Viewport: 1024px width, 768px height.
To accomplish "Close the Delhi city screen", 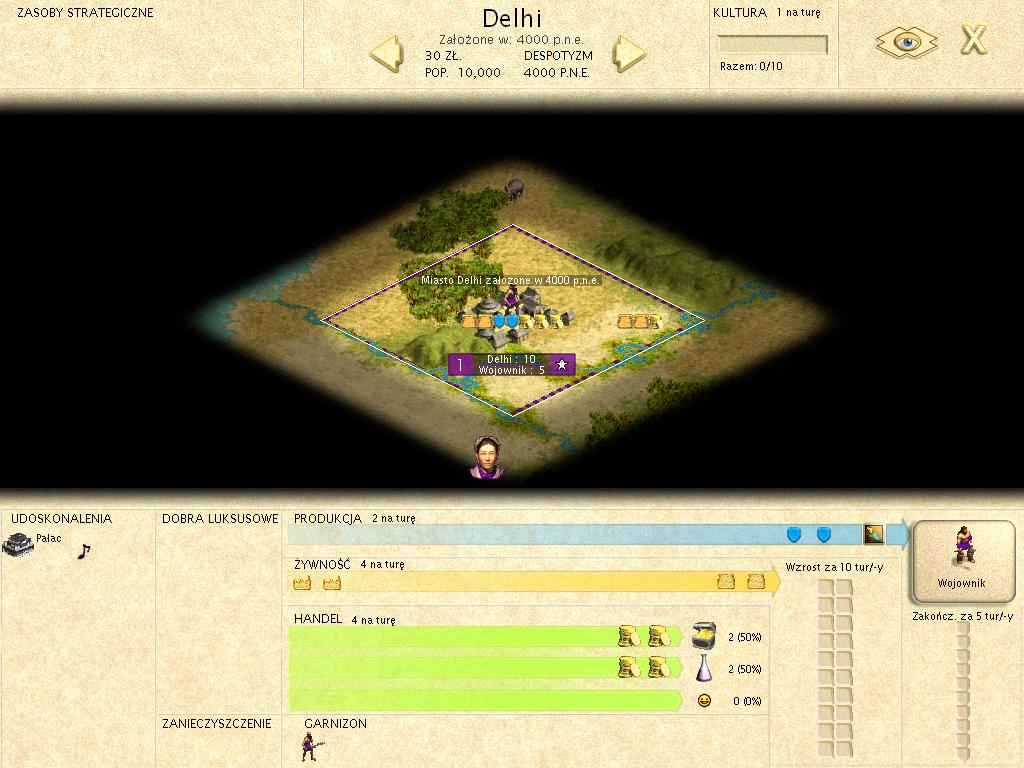I will [973, 40].
